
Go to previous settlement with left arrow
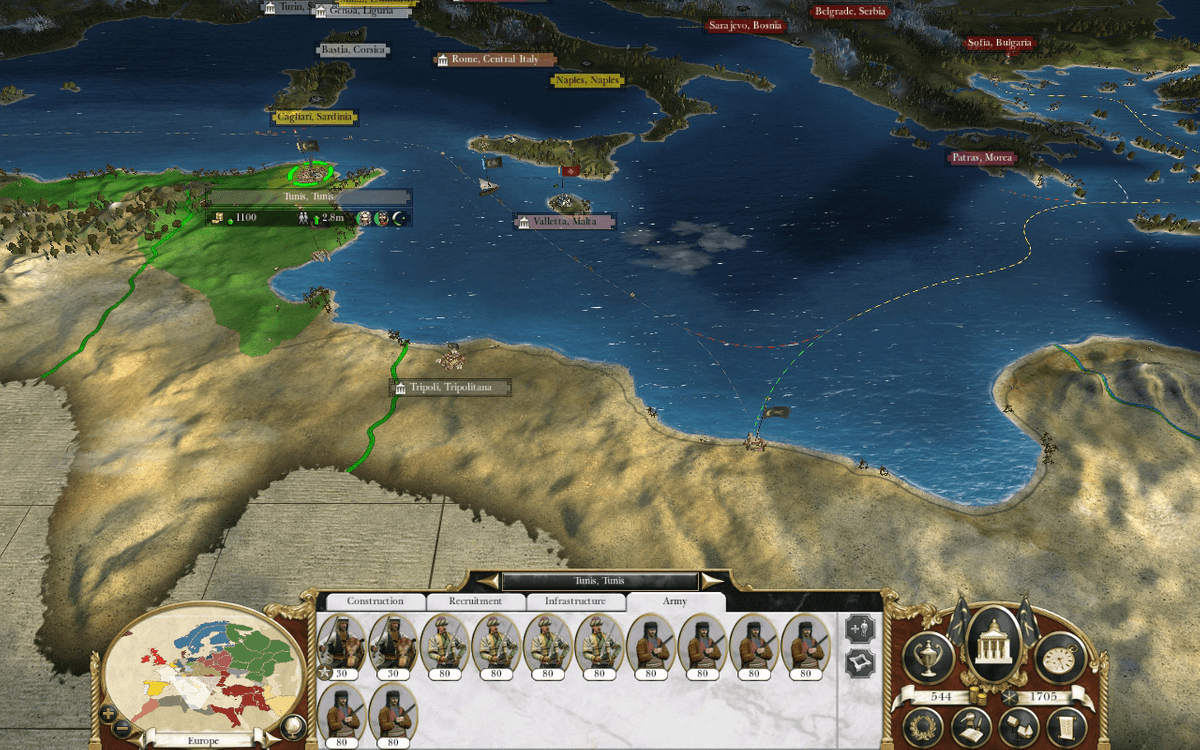pyautogui.click(x=488, y=581)
